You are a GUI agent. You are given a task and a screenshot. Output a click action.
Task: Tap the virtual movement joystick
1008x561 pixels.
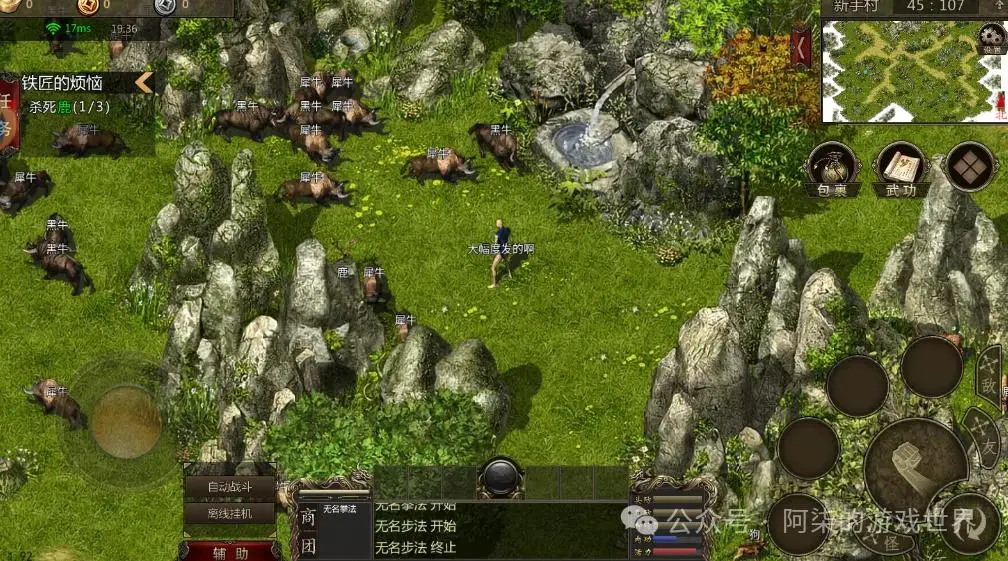tap(127, 421)
